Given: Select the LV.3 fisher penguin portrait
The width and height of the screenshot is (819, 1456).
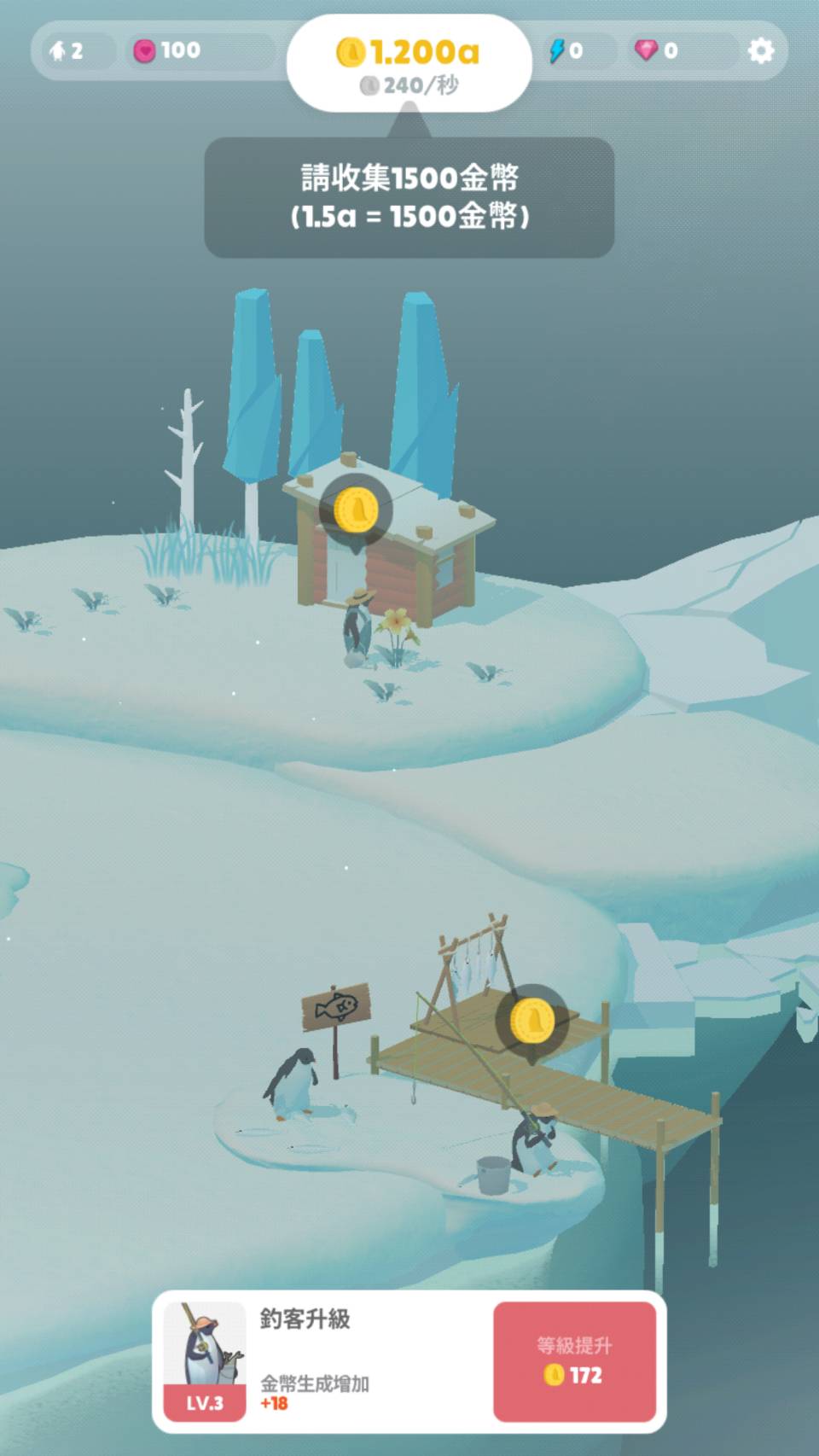Looking at the screenshot, I should tap(205, 1360).
